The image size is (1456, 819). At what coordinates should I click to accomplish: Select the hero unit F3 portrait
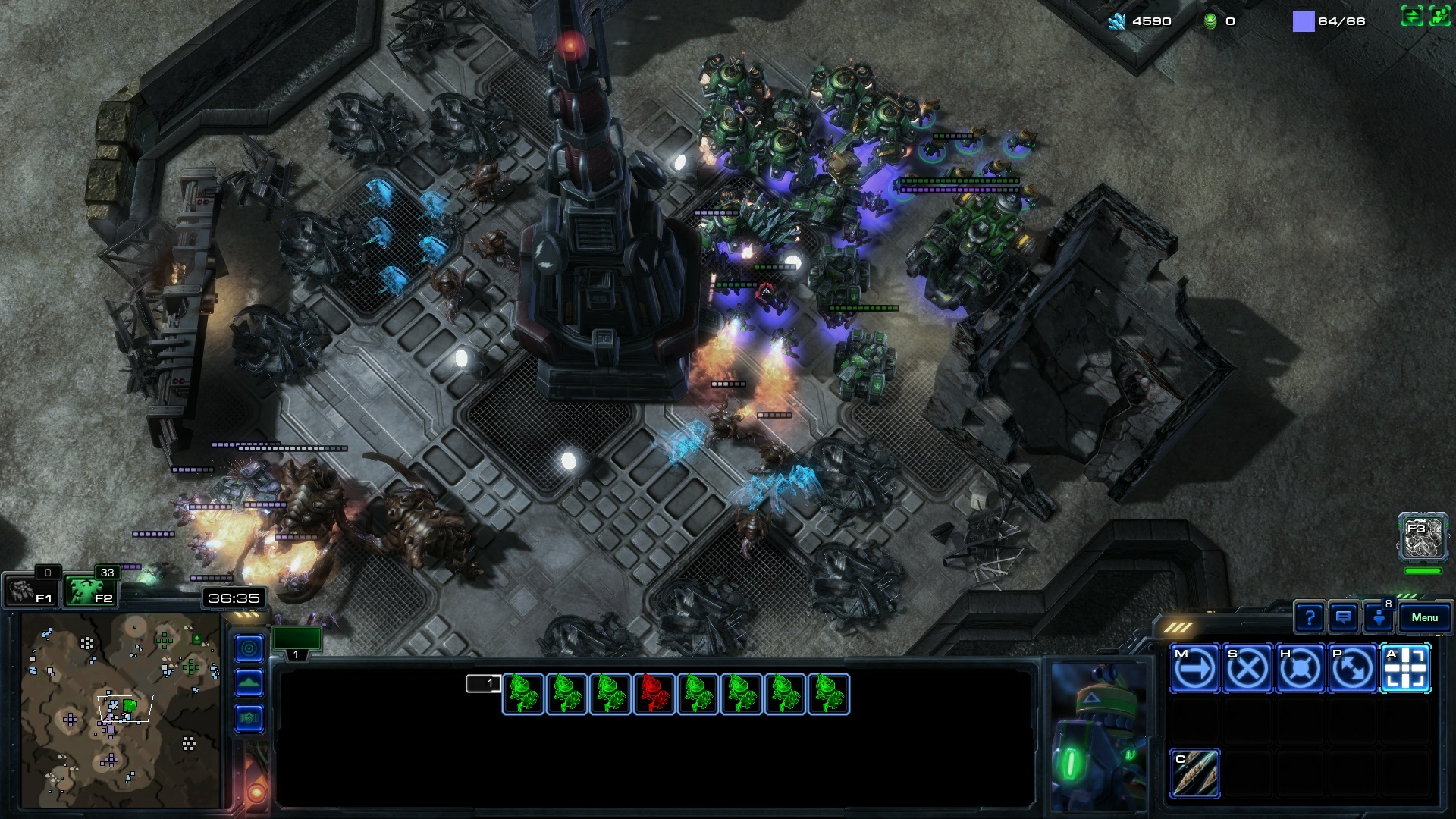(x=1423, y=538)
